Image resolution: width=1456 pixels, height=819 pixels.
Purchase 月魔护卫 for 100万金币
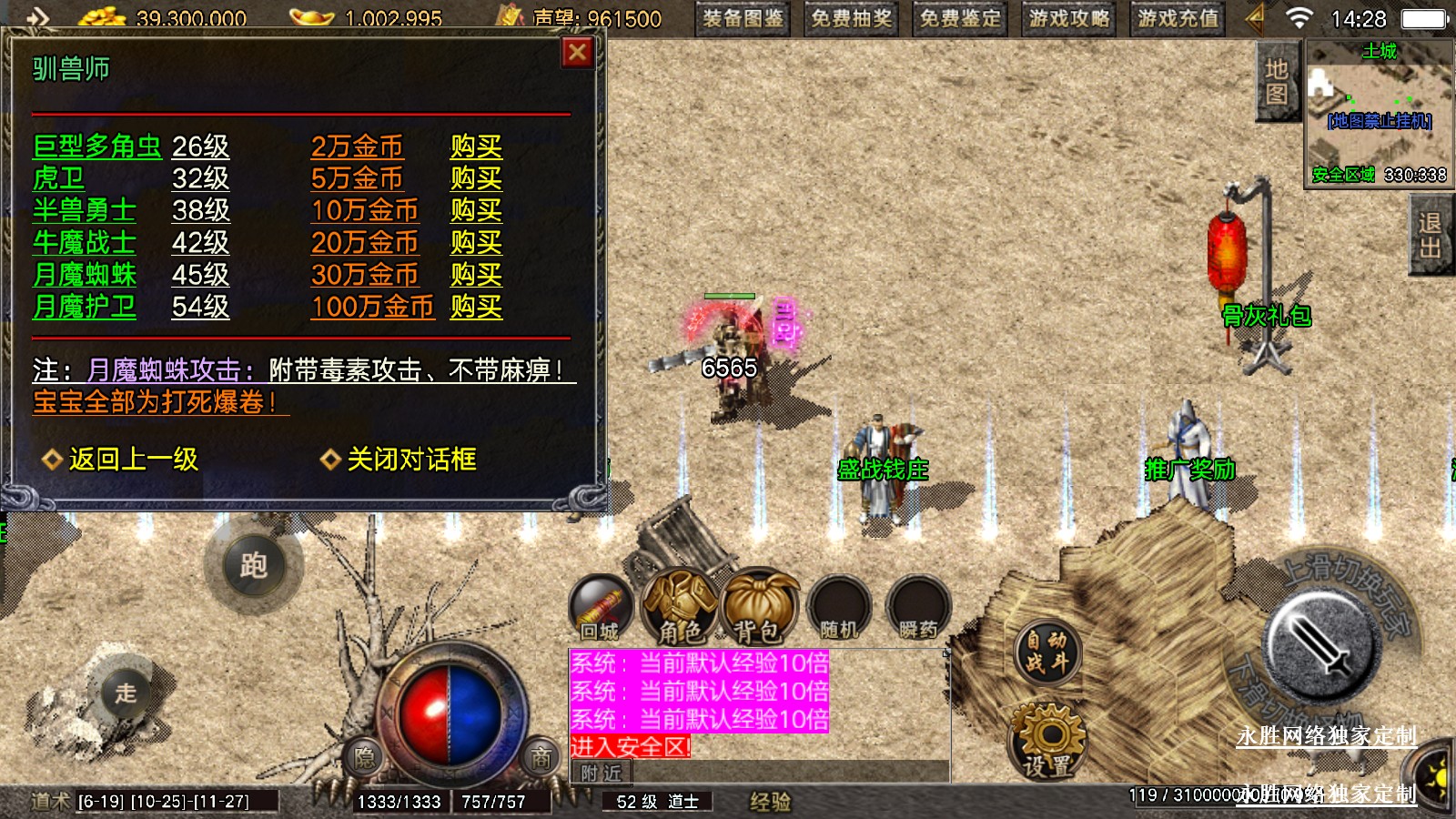pyautogui.click(x=476, y=307)
